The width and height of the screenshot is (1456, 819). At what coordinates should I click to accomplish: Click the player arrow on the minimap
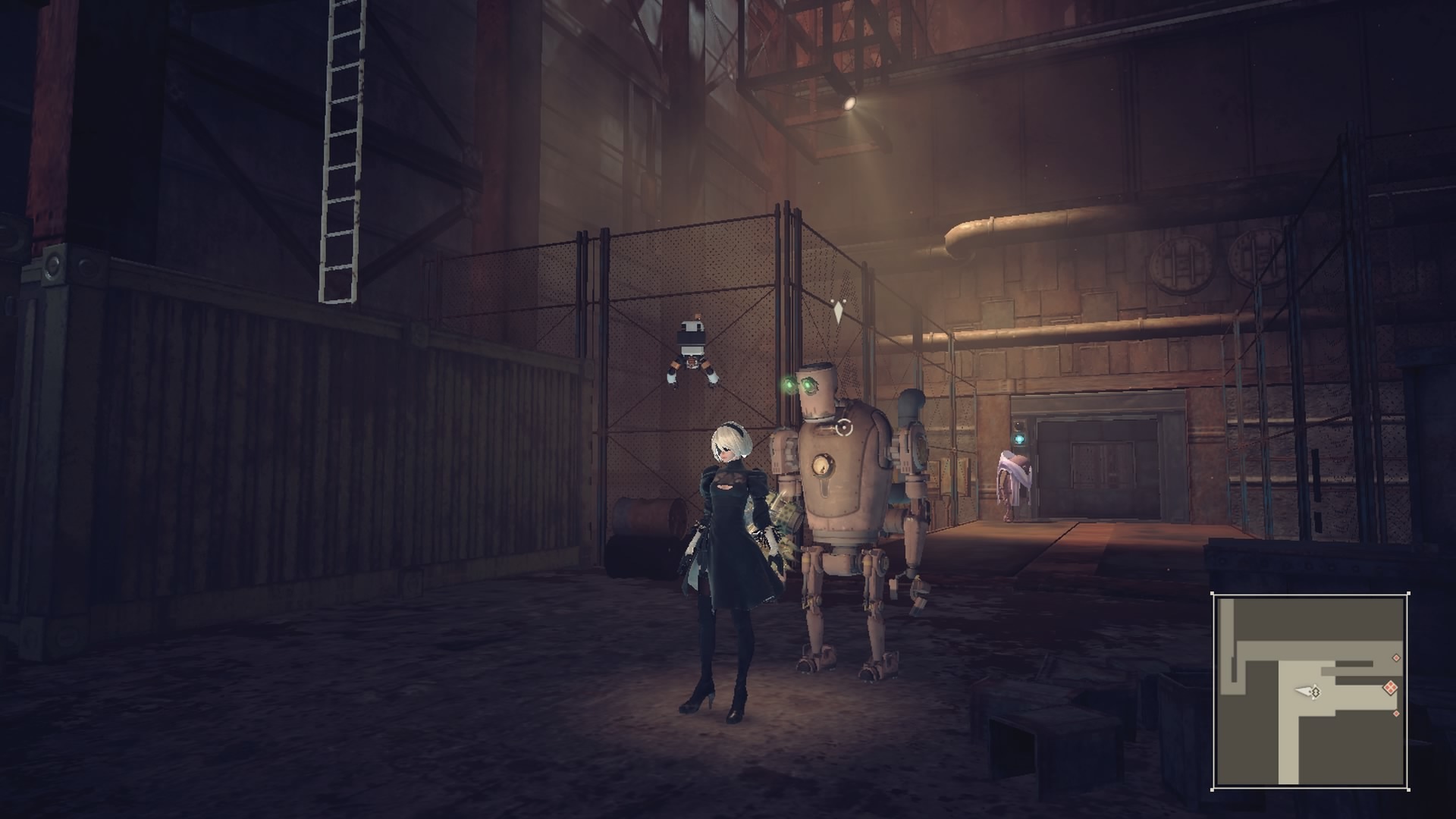pyautogui.click(x=1307, y=692)
